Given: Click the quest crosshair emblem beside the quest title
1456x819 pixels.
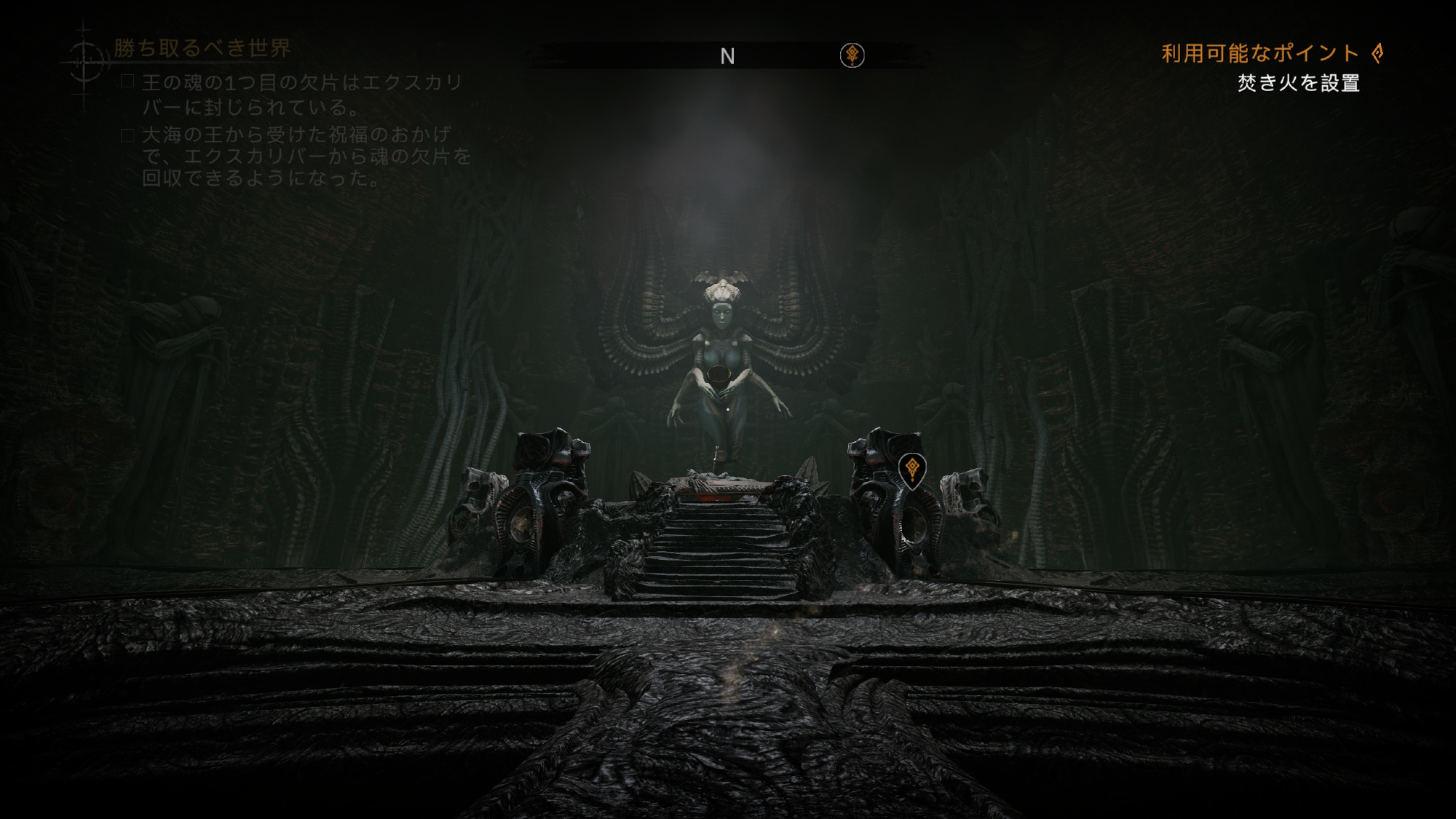Looking at the screenshot, I should (85, 62).
